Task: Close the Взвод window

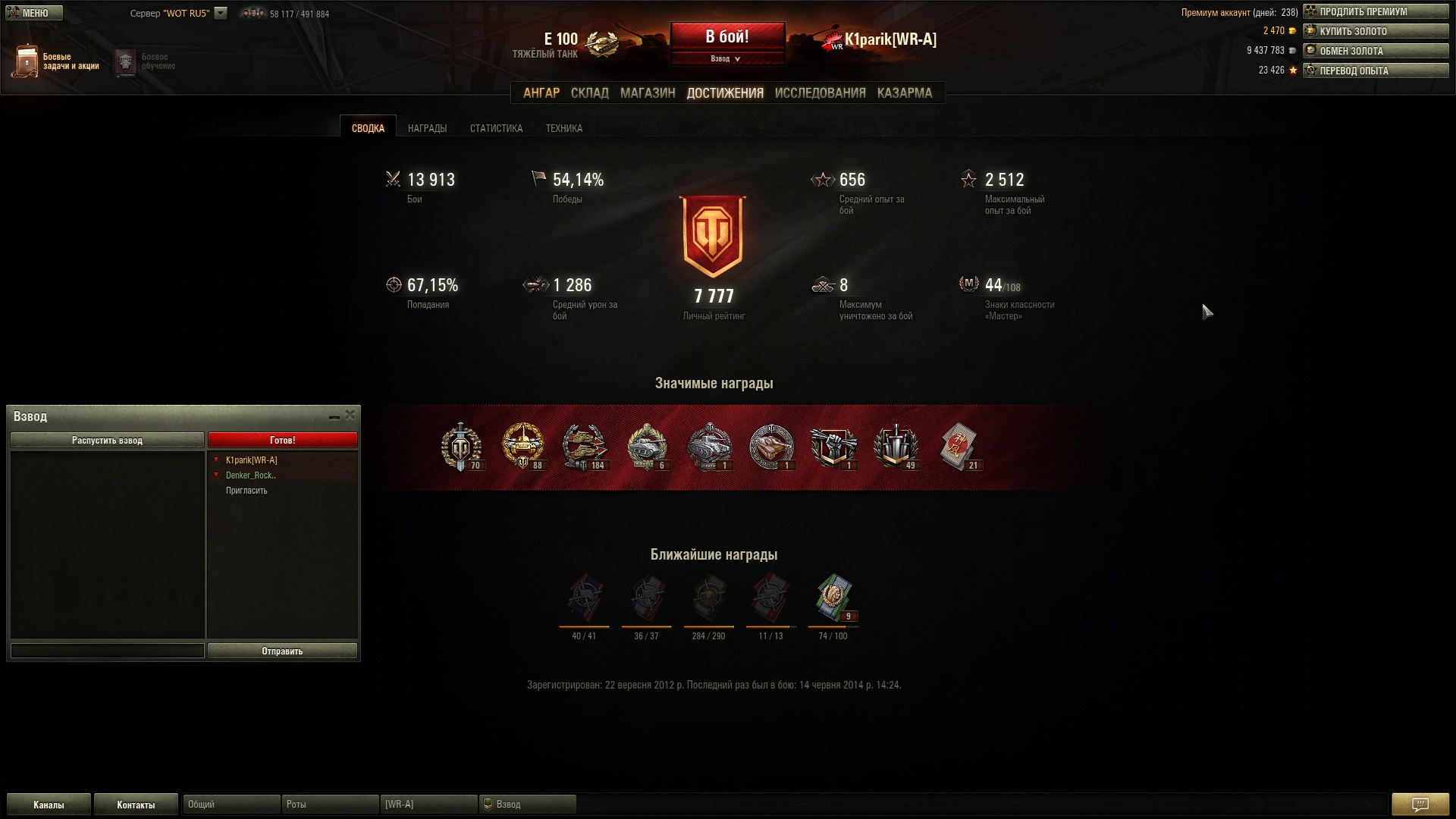Action: click(350, 415)
